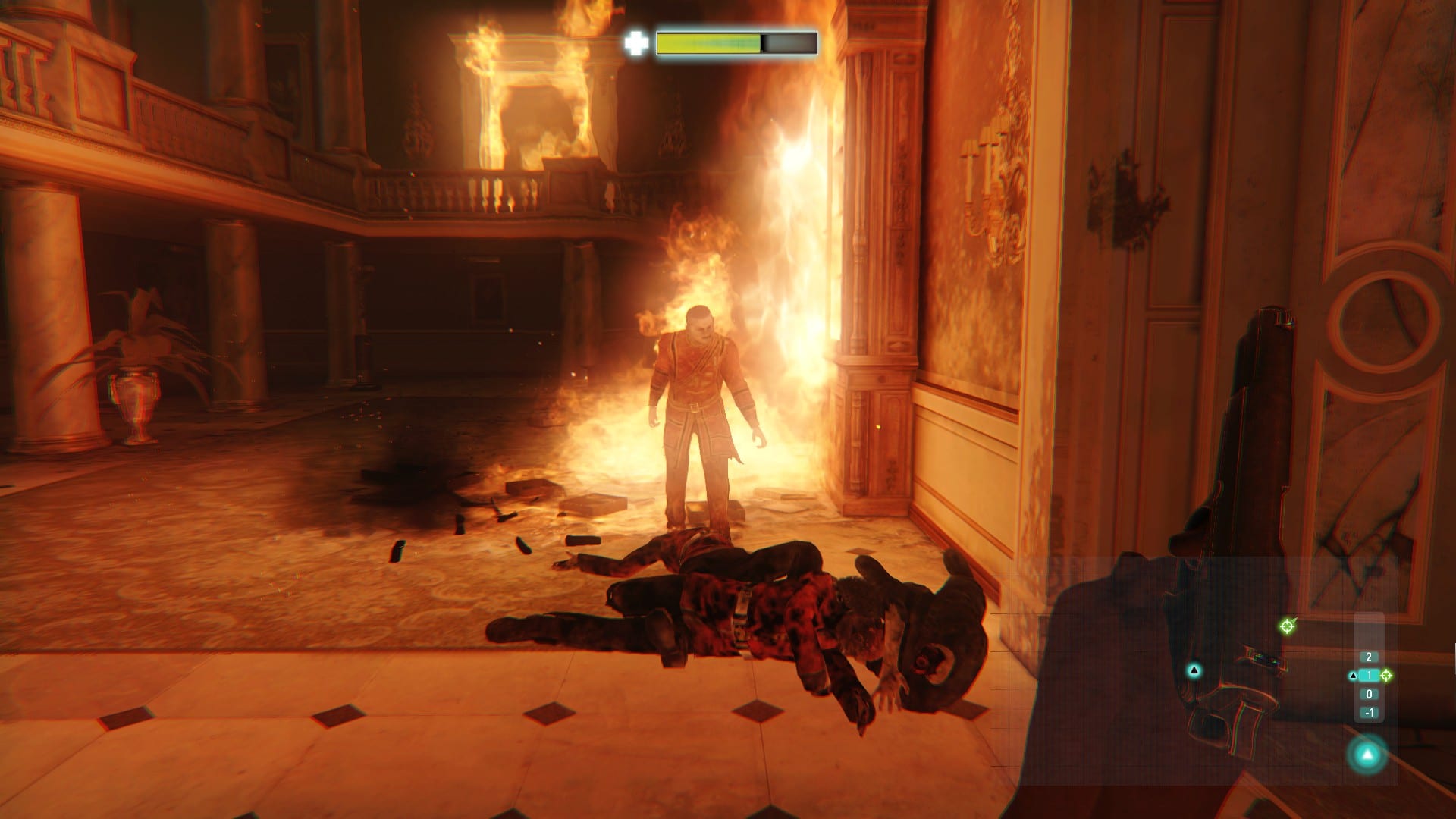Select floor 2 on the minimap level indicator
The image size is (1456, 819).
click(1369, 657)
